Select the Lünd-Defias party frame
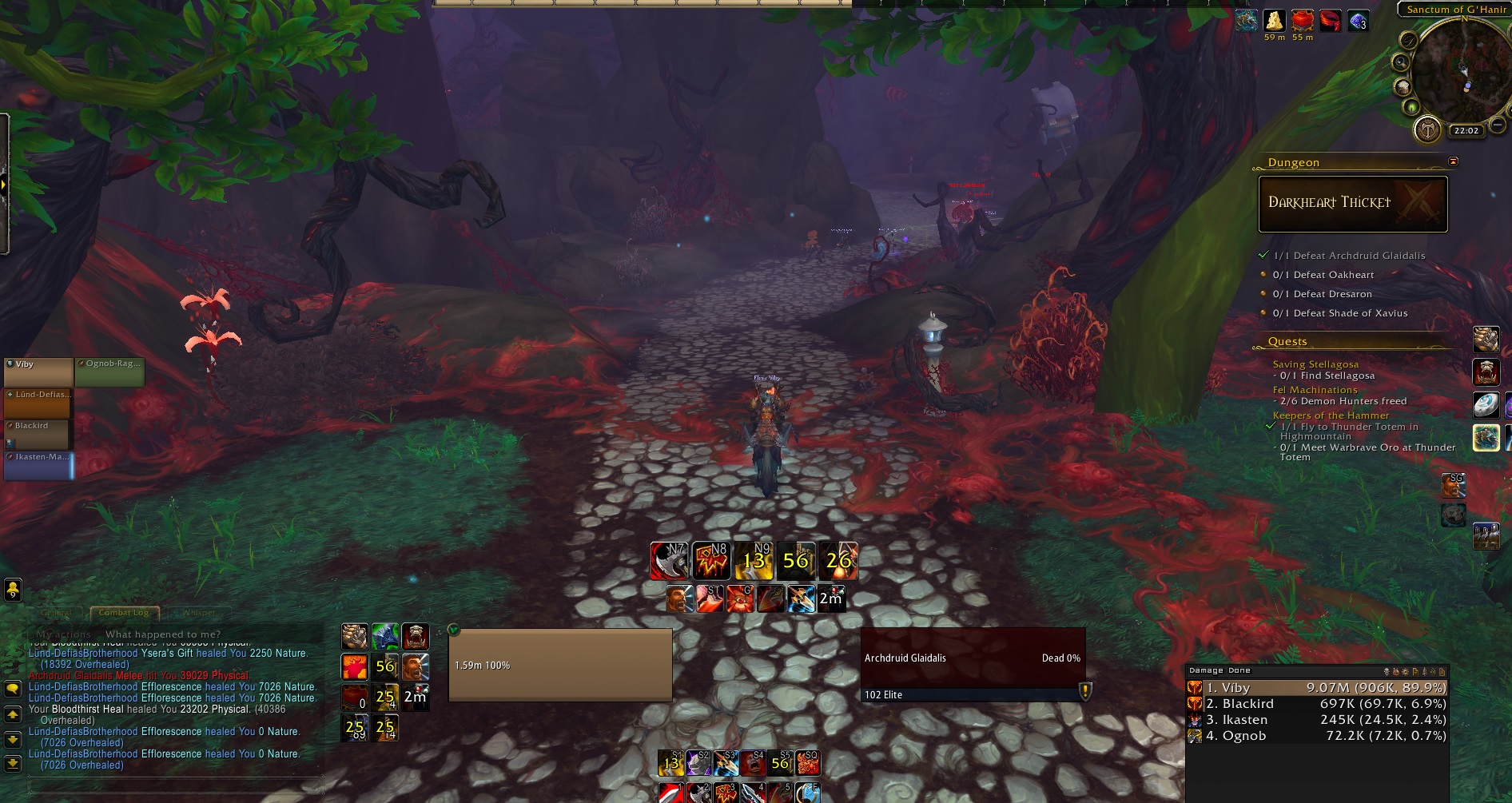 38,403
